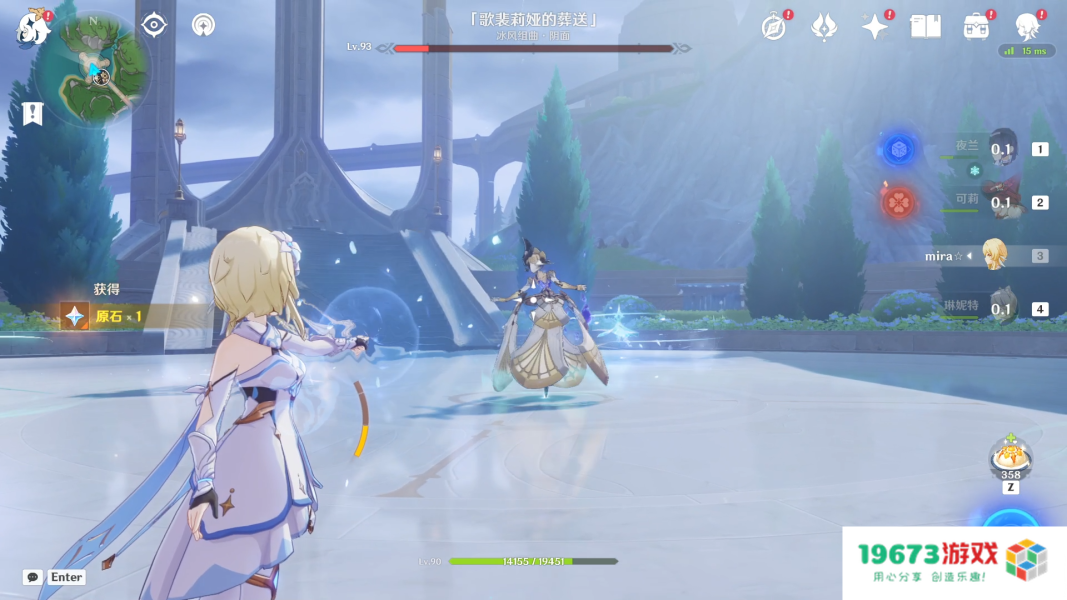This screenshot has width=1067, height=600.
Task: Open the backpack inventory icon
Action: coord(976,27)
